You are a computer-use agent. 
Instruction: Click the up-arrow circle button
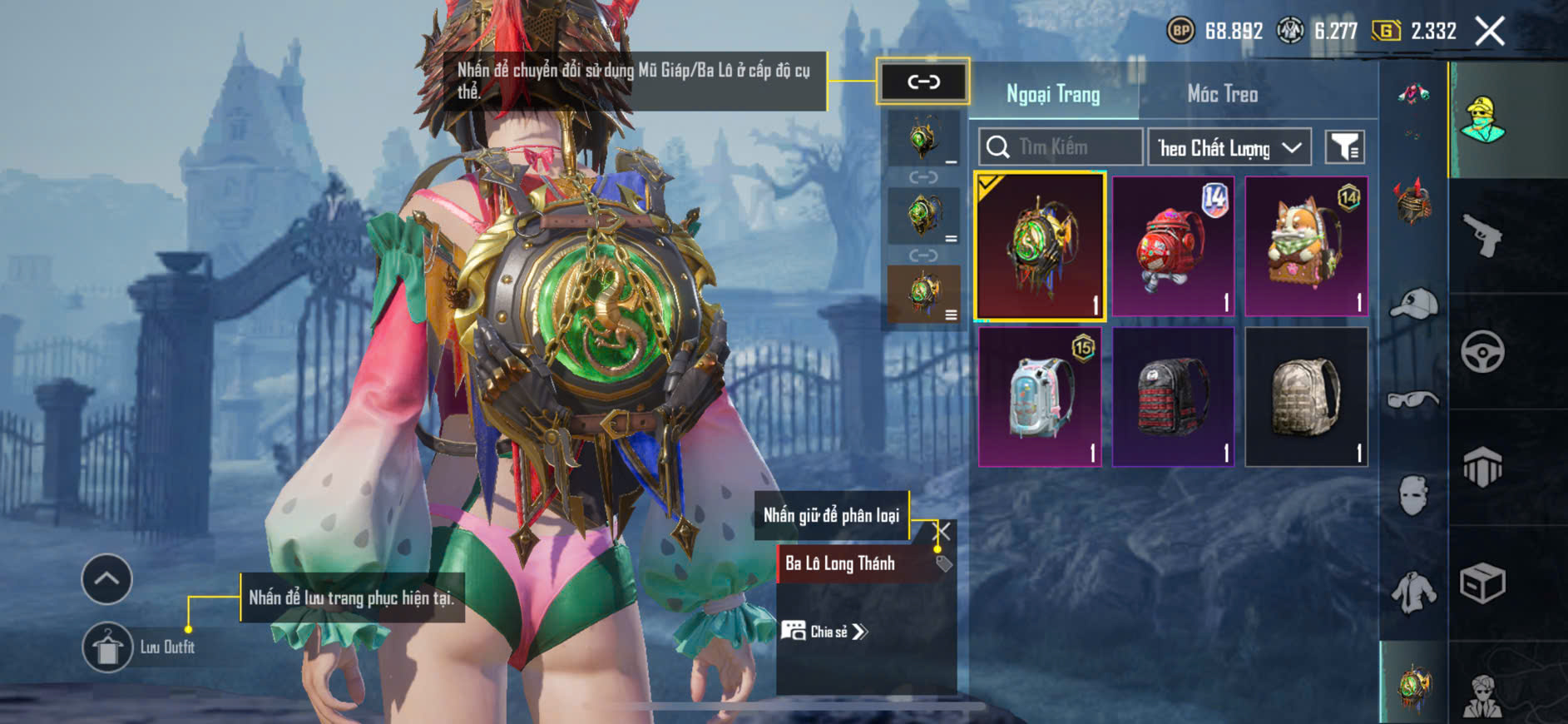click(x=106, y=578)
